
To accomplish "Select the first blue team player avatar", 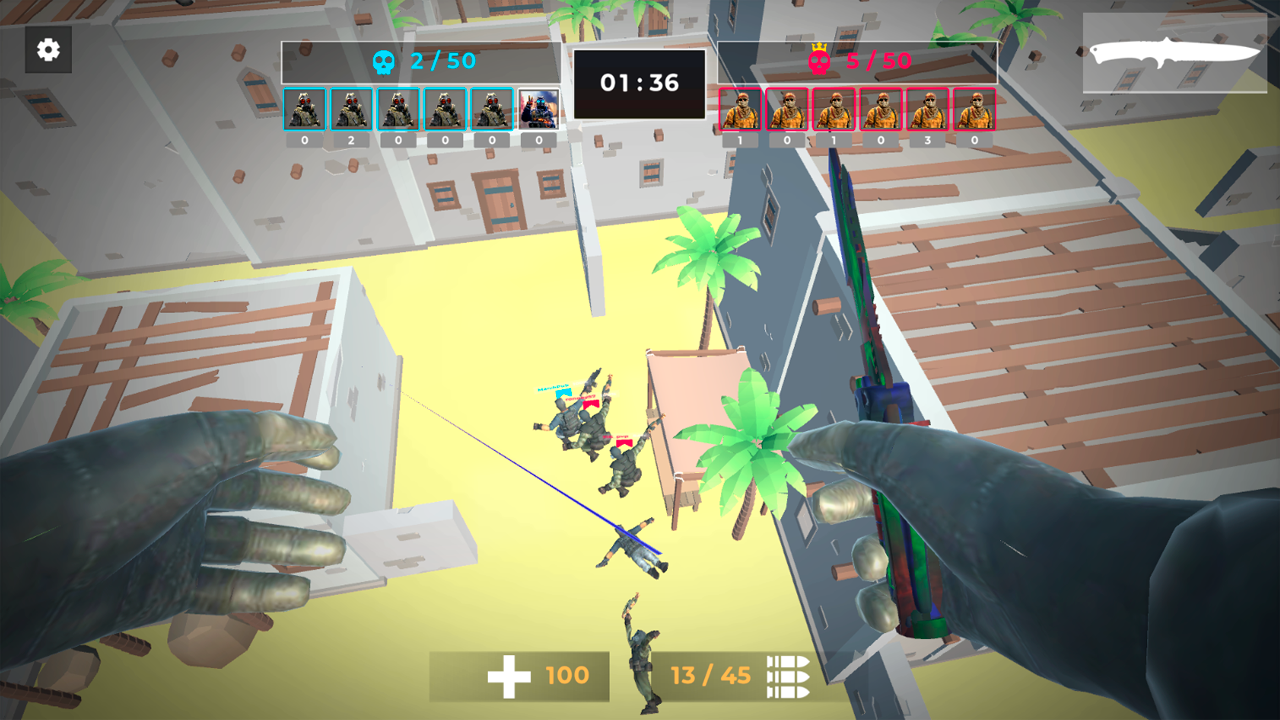I will click(304, 110).
